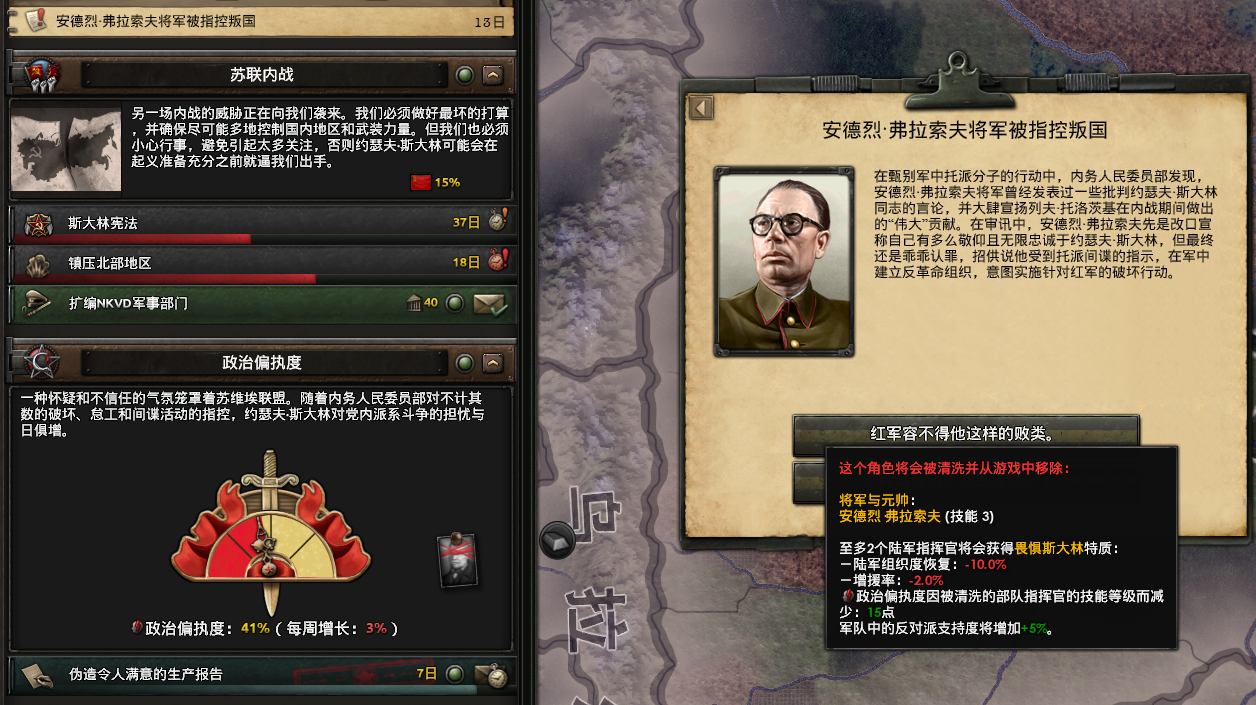Click the round arrow button beside decisions panel

tap(557, 540)
